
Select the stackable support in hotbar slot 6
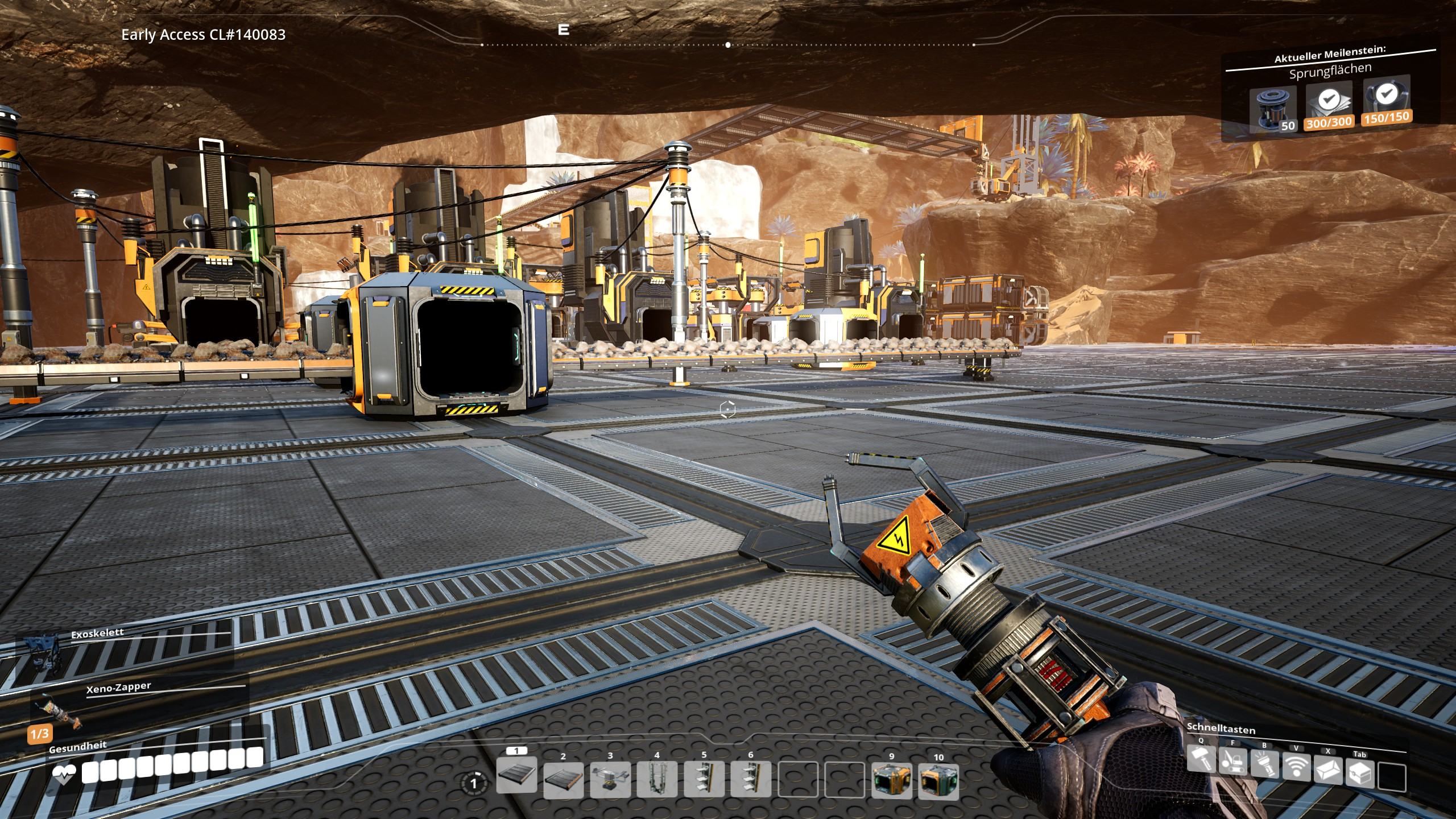coord(751,779)
